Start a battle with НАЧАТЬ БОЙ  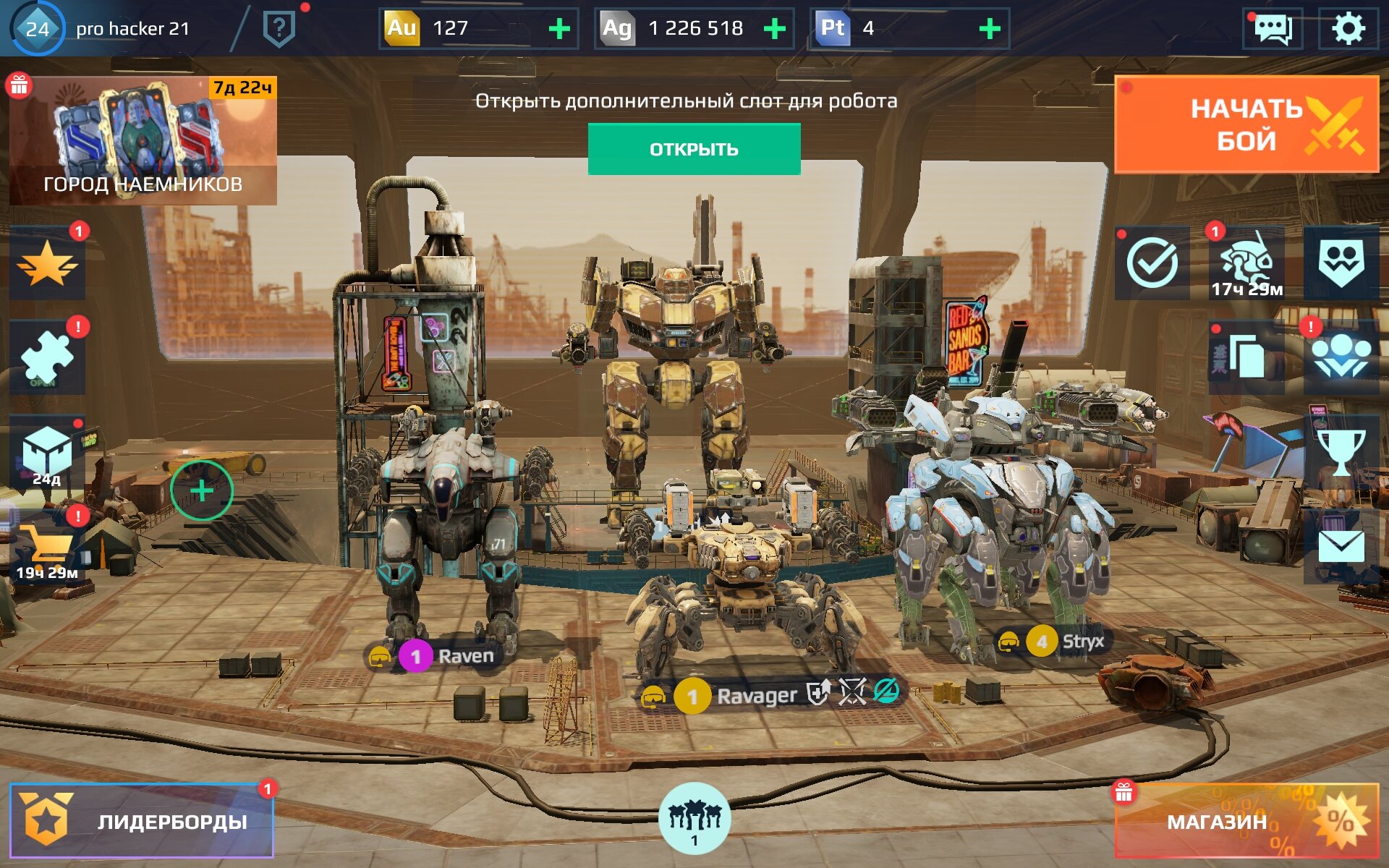[1246, 124]
